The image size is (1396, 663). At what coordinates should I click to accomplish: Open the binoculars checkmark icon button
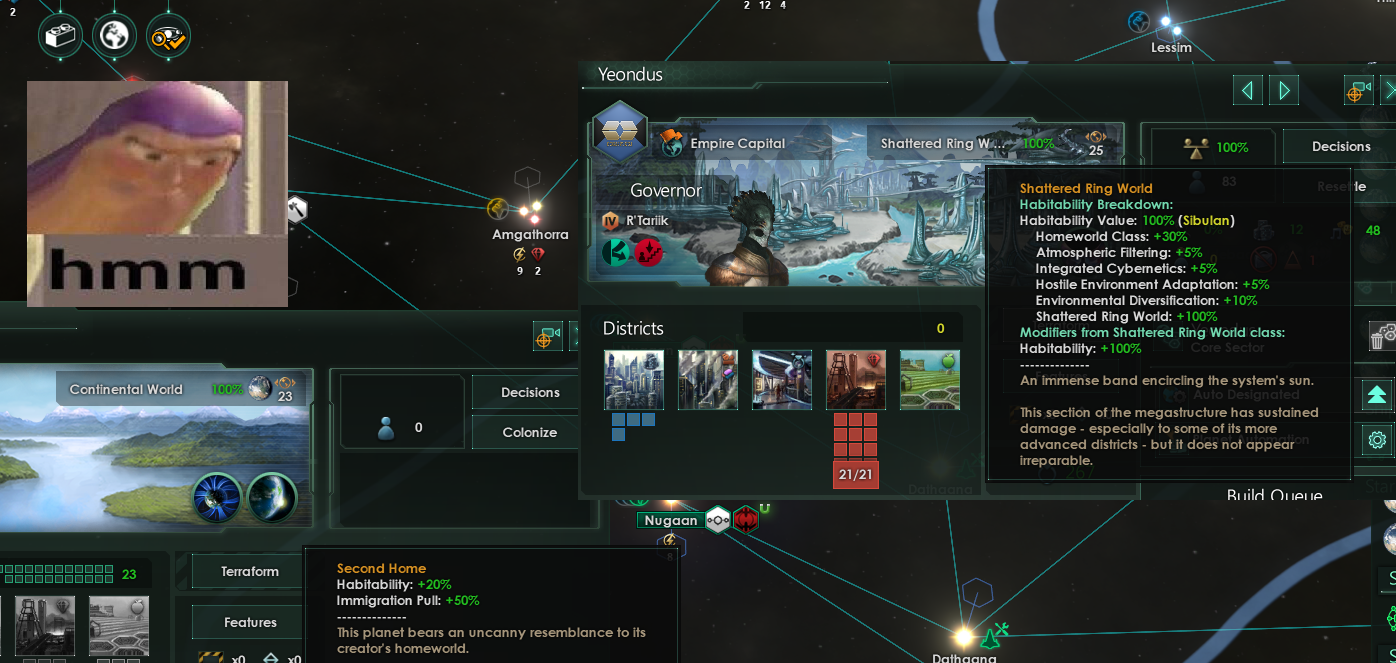(x=168, y=37)
